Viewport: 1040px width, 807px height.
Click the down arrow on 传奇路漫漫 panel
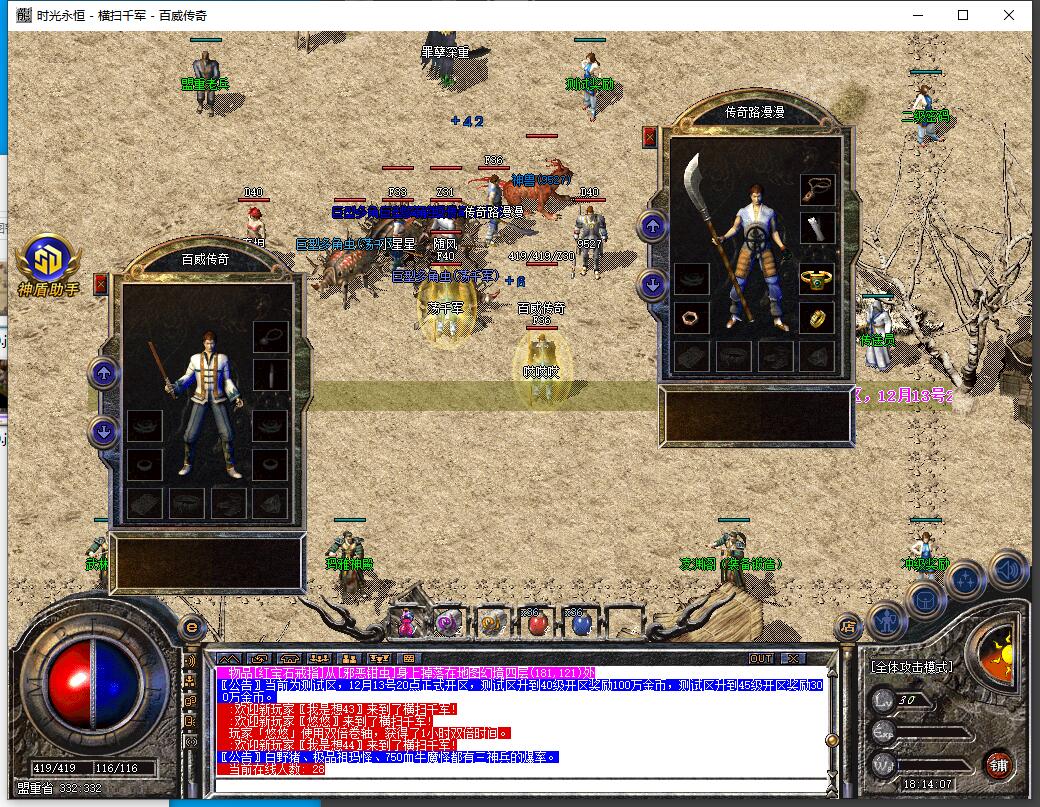(653, 284)
